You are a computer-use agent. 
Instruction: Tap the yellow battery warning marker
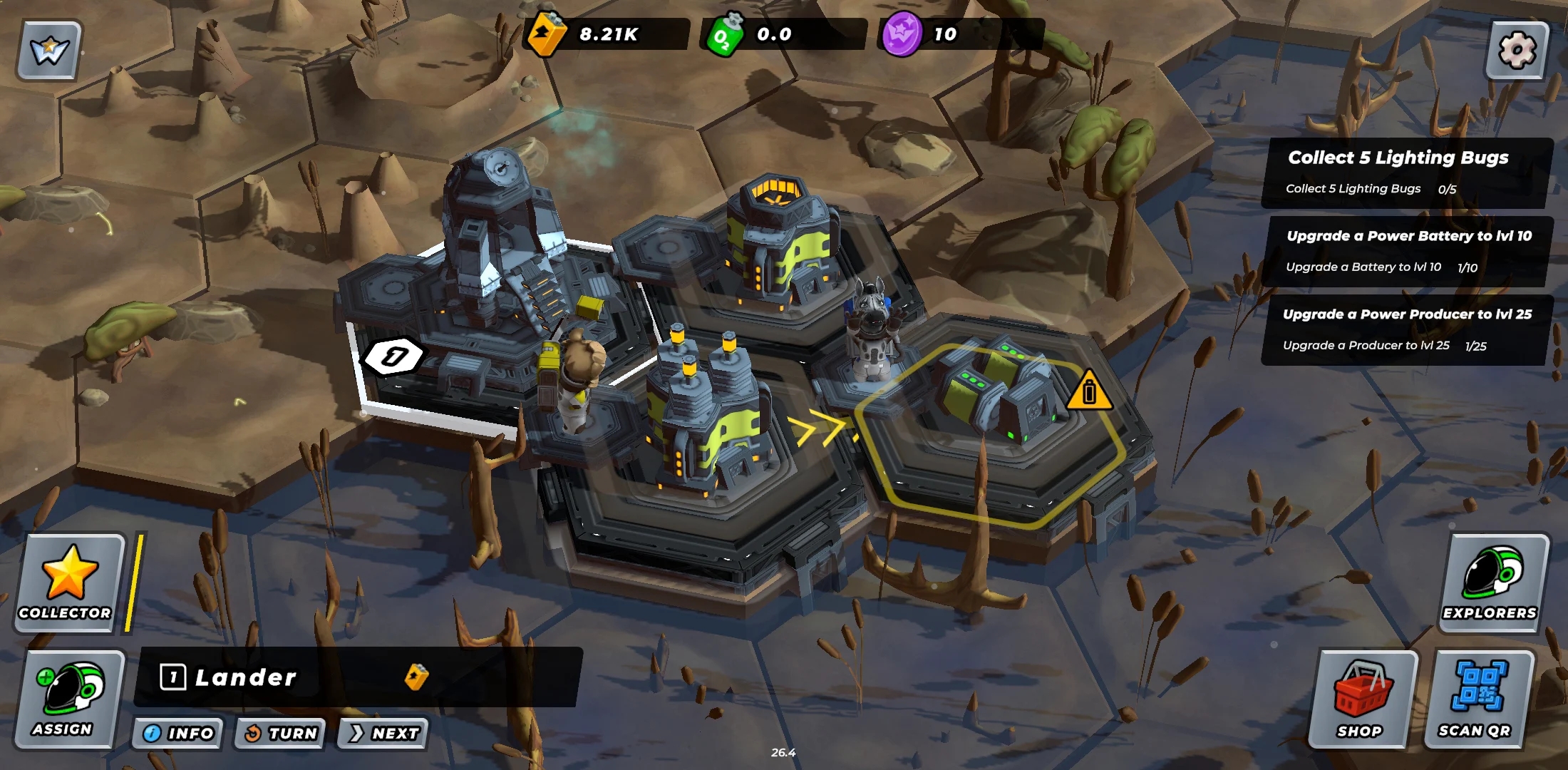pyautogui.click(x=1088, y=391)
